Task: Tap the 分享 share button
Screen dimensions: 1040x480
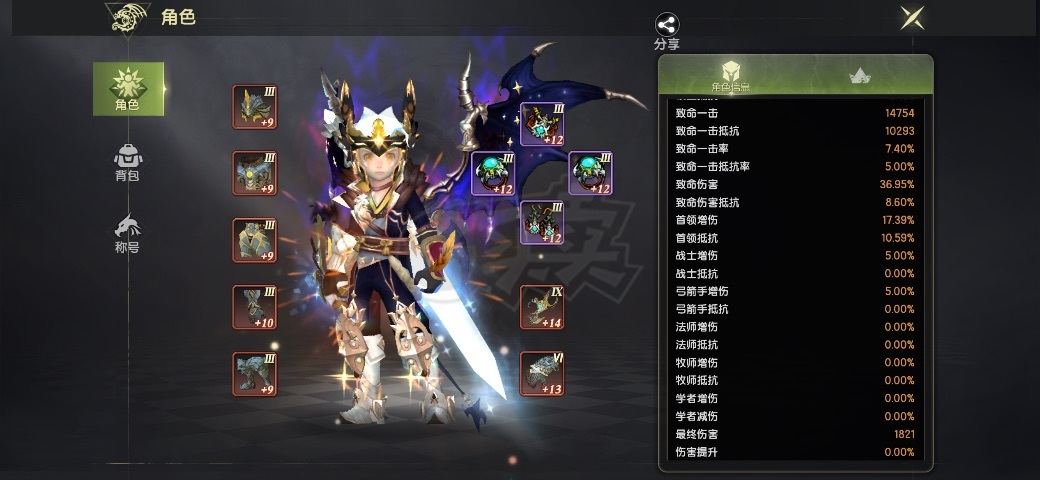Action: pos(666,29)
